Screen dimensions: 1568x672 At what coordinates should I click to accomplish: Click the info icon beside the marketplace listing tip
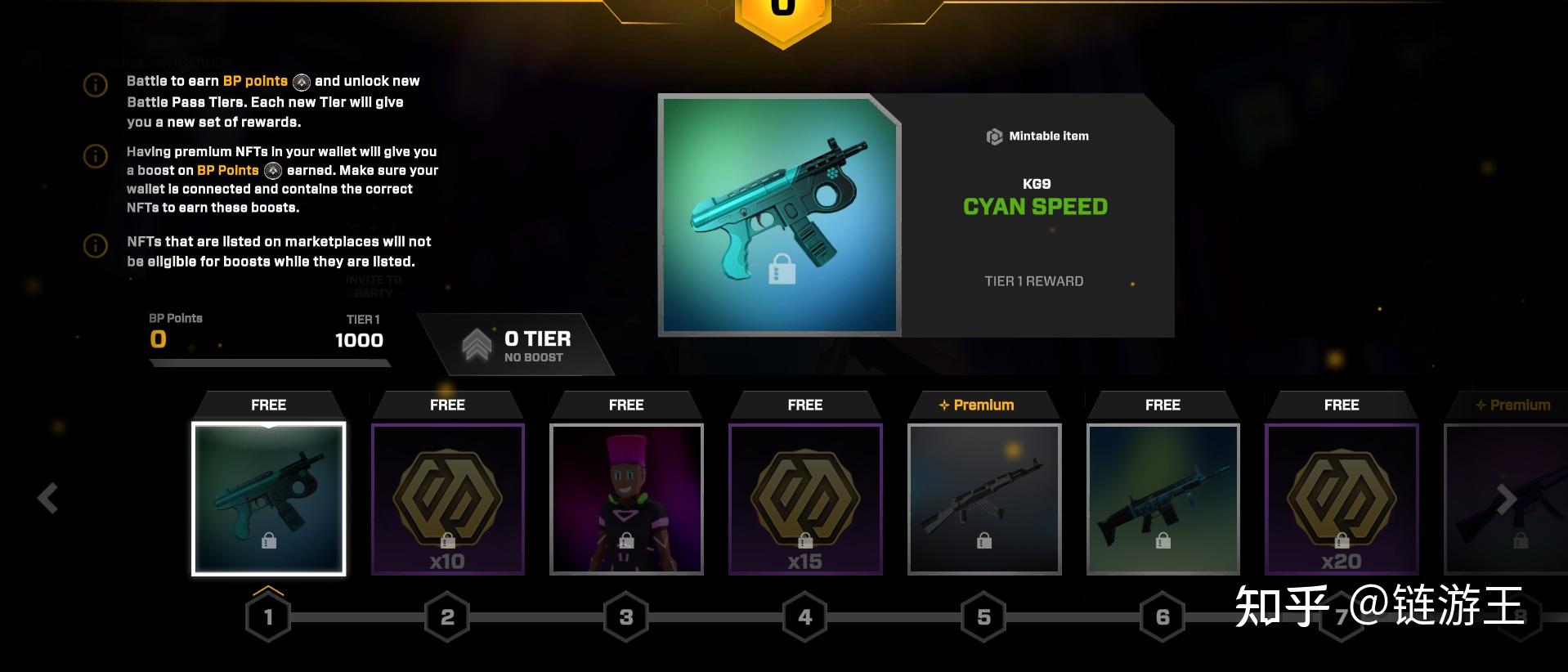click(96, 245)
